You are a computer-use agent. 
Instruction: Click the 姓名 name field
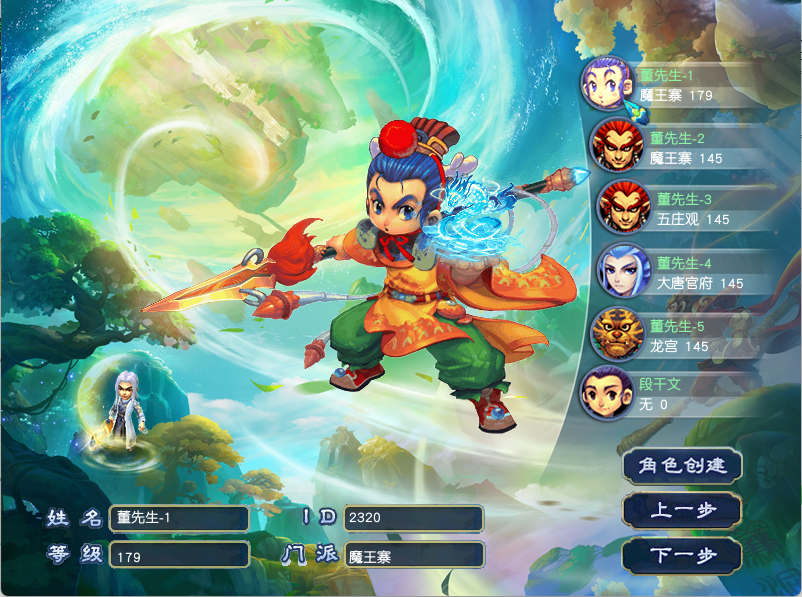click(x=179, y=518)
